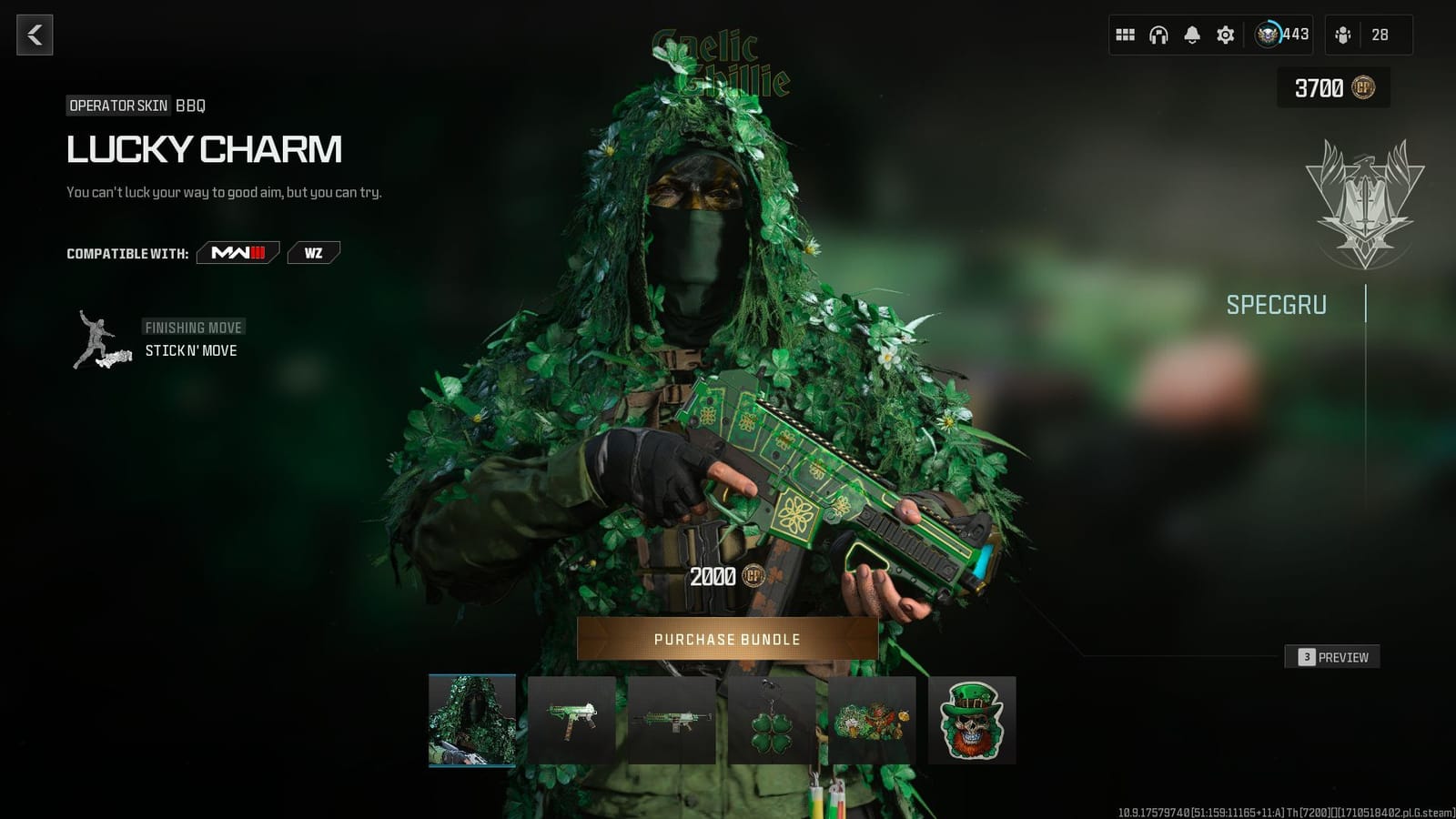Click the CP coin icon beside 3700
1456x819 pixels.
pyautogui.click(x=1366, y=88)
